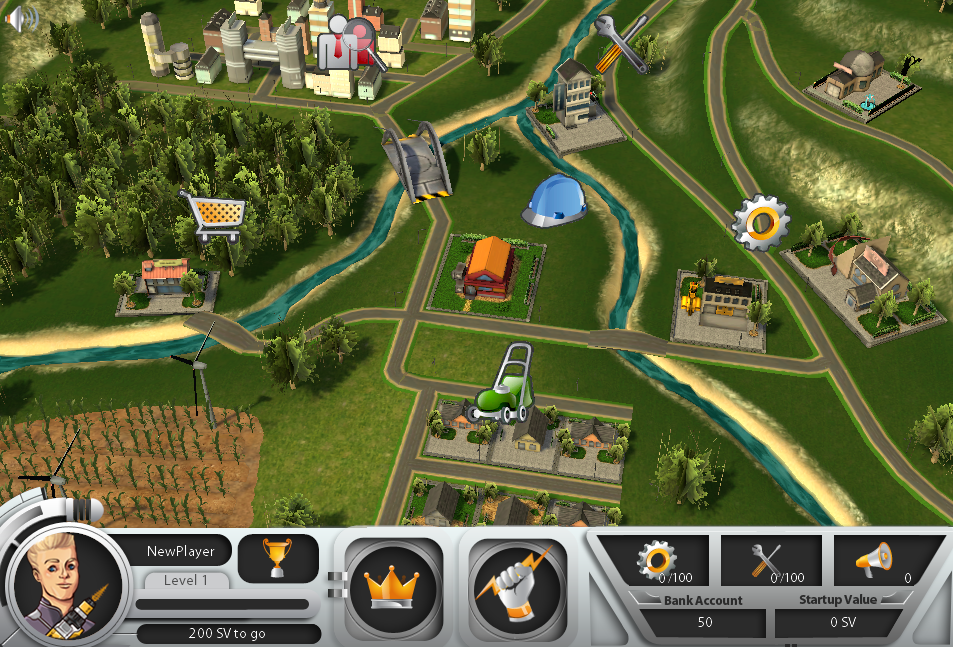This screenshot has height=647, width=953.
Task: Open the trophy achievements button
Action: [278, 558]
